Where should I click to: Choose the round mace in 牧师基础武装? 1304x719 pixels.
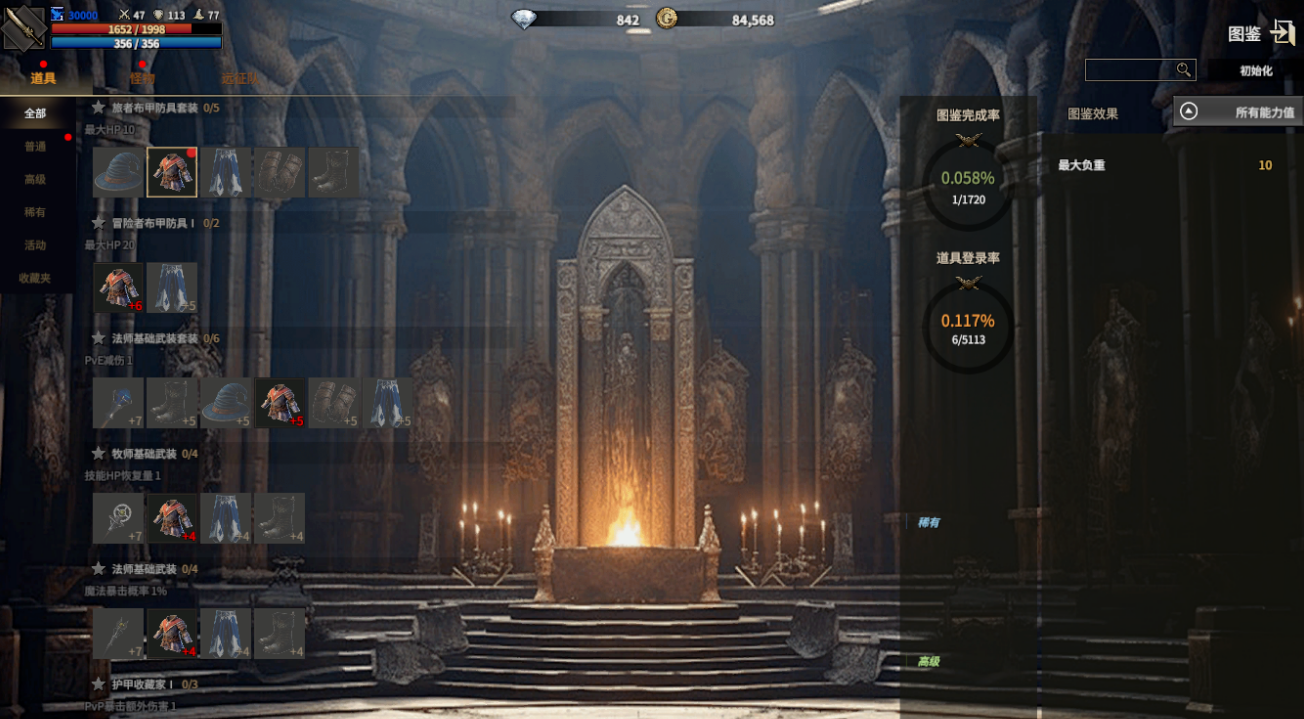118,518
